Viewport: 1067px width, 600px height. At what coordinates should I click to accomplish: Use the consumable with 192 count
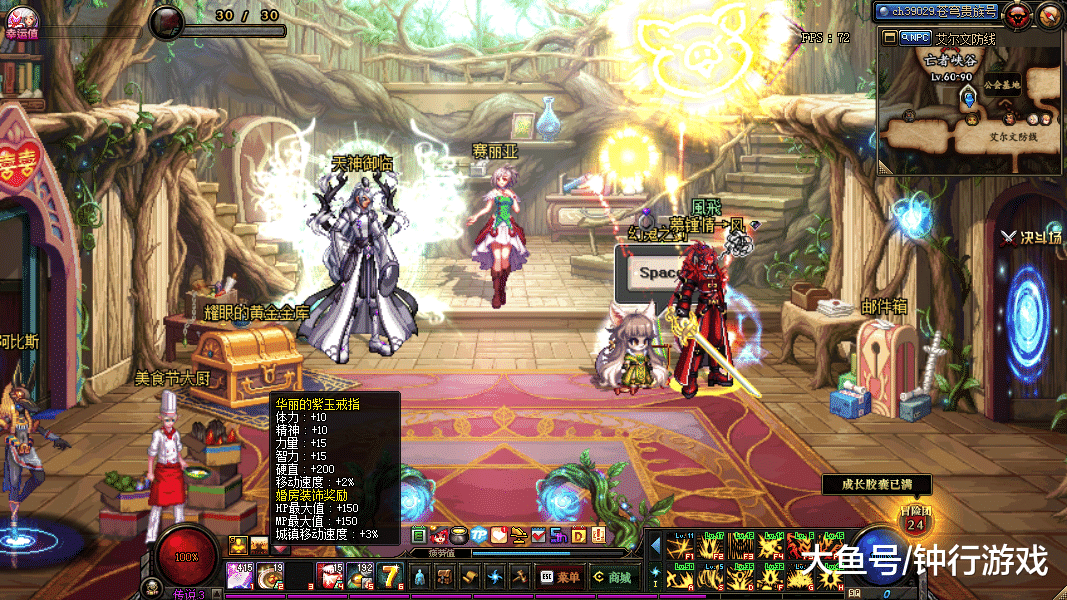click(360, 577)
